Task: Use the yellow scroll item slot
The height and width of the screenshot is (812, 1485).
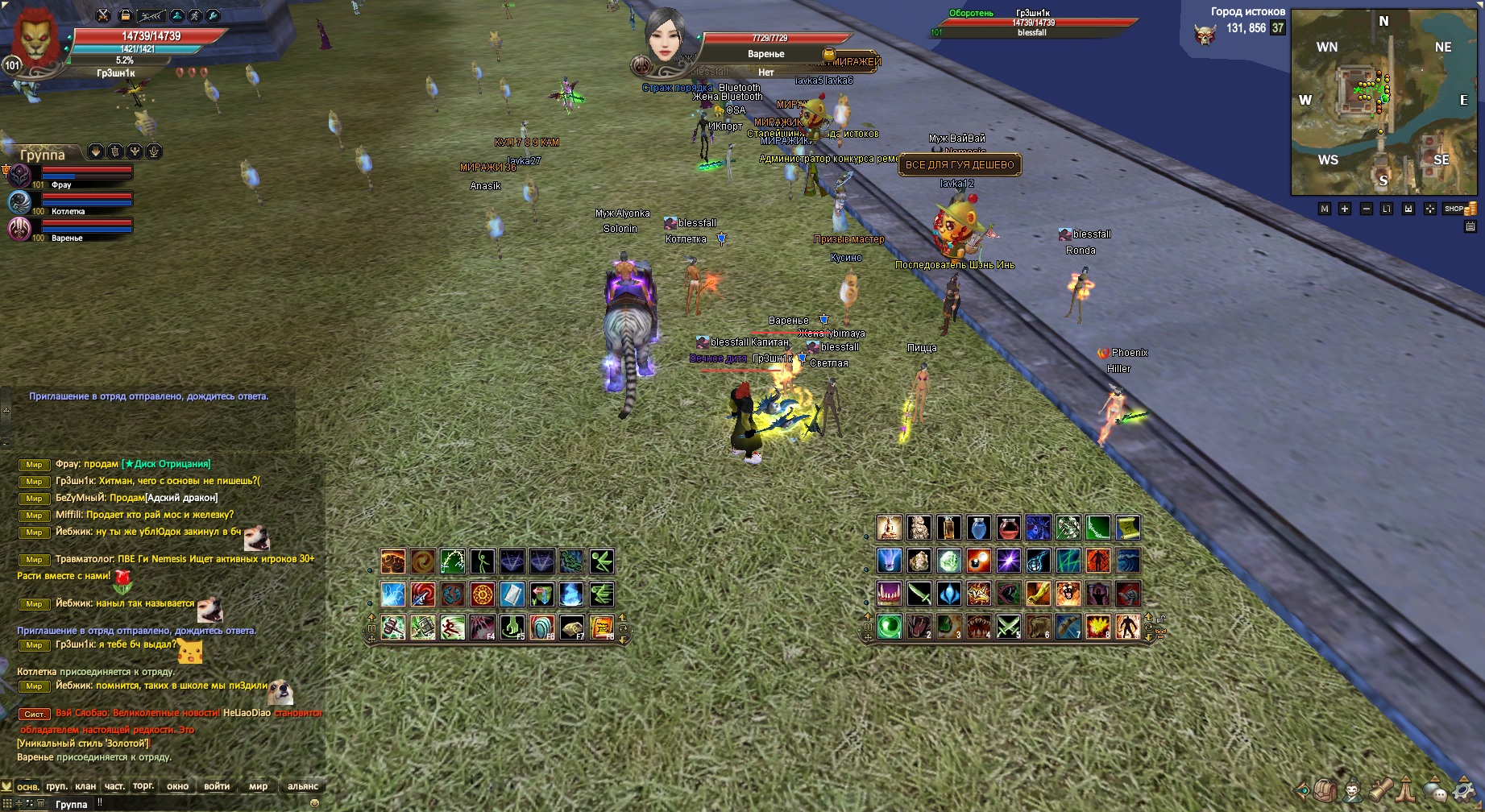Action: 1127,528
